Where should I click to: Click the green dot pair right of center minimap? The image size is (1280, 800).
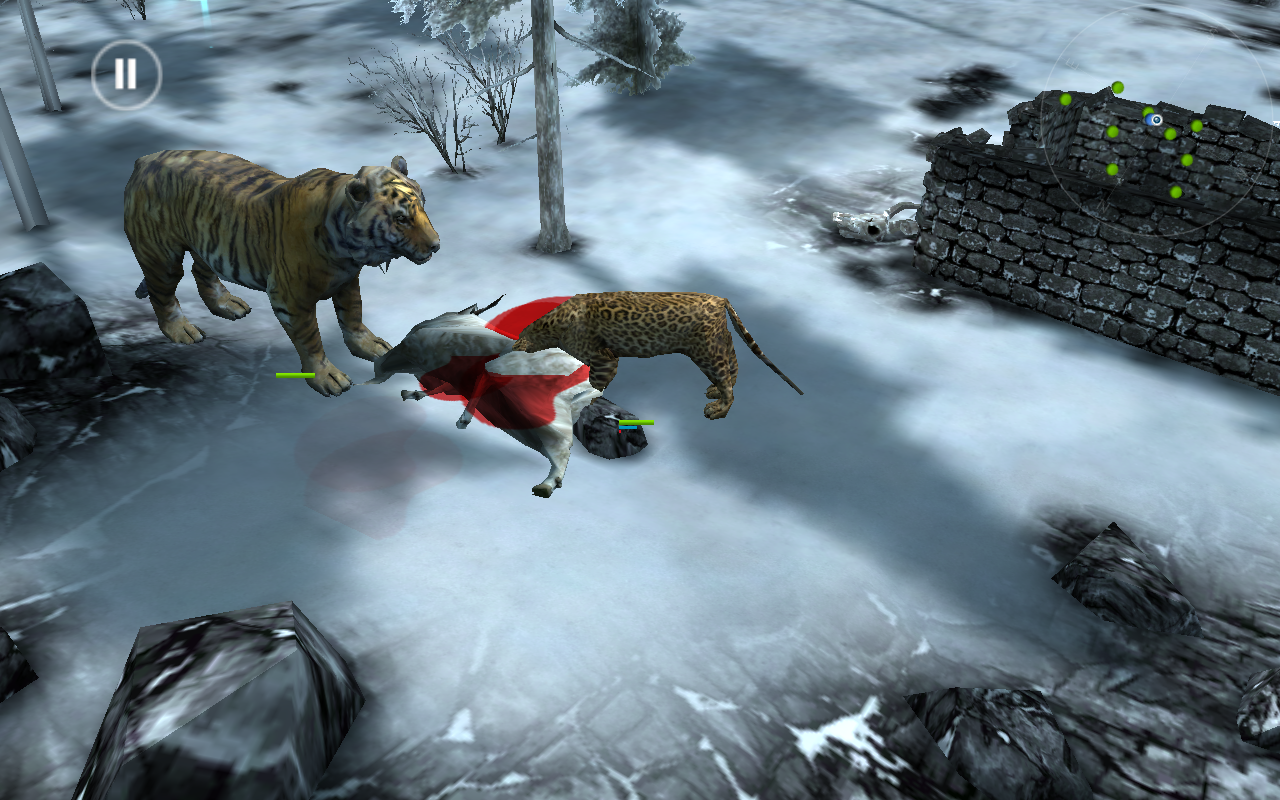click(x=1183, y=131)
